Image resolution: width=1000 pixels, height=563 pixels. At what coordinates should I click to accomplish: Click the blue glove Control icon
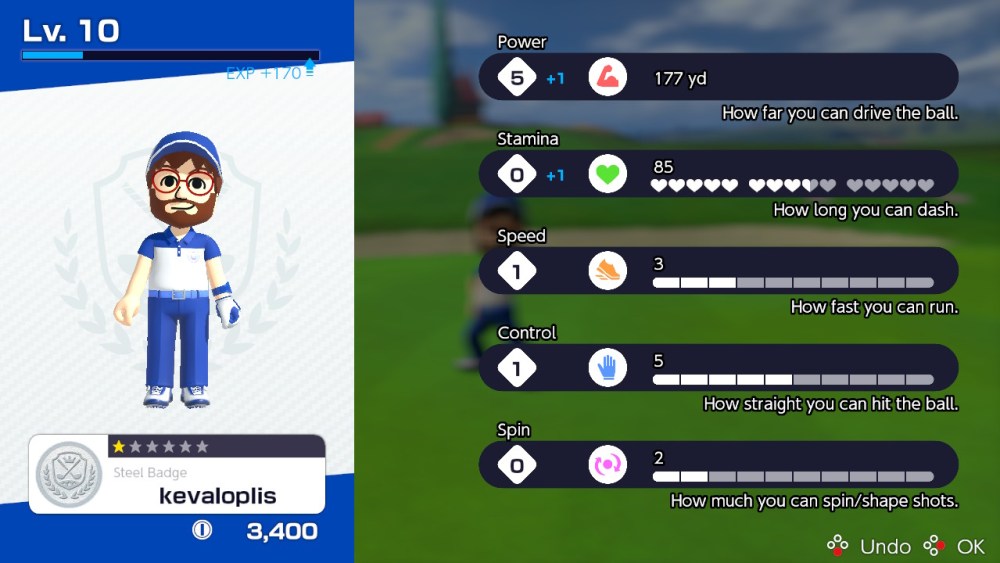607,368
